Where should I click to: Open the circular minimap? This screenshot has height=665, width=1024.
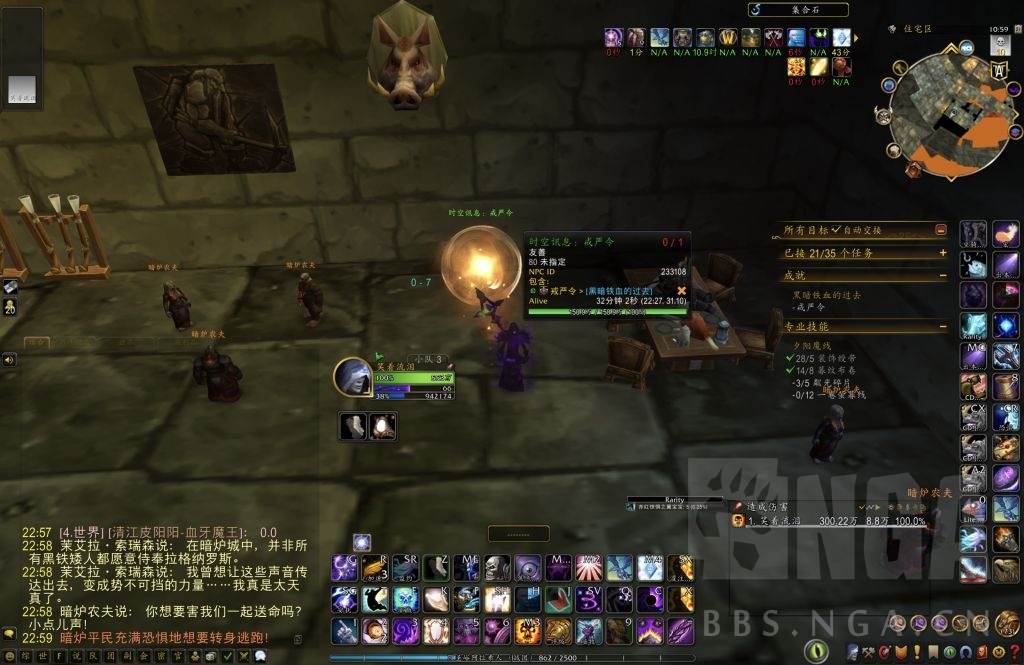point(937,111)
